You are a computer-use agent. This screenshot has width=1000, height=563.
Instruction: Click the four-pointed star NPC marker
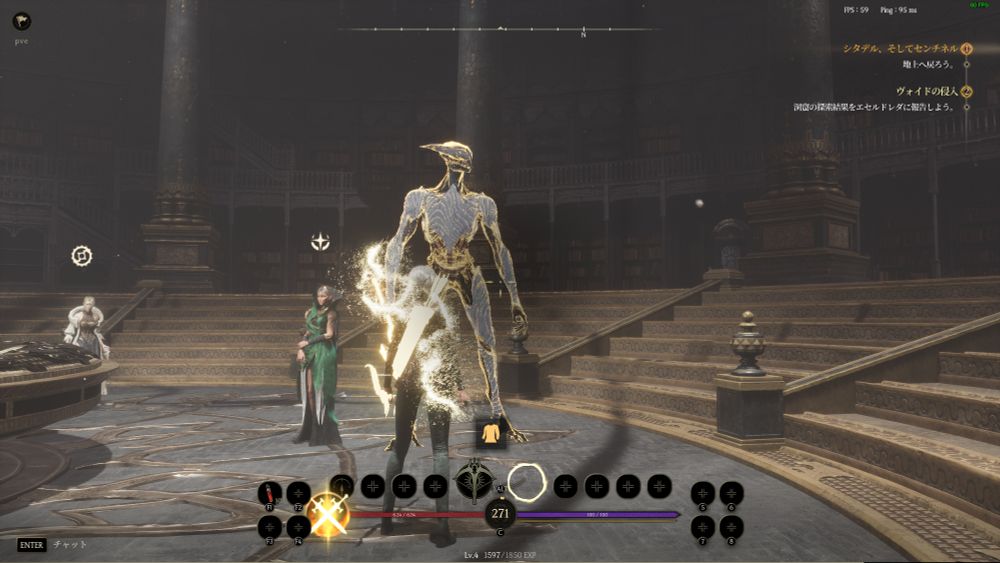click(x=320, y=241)
